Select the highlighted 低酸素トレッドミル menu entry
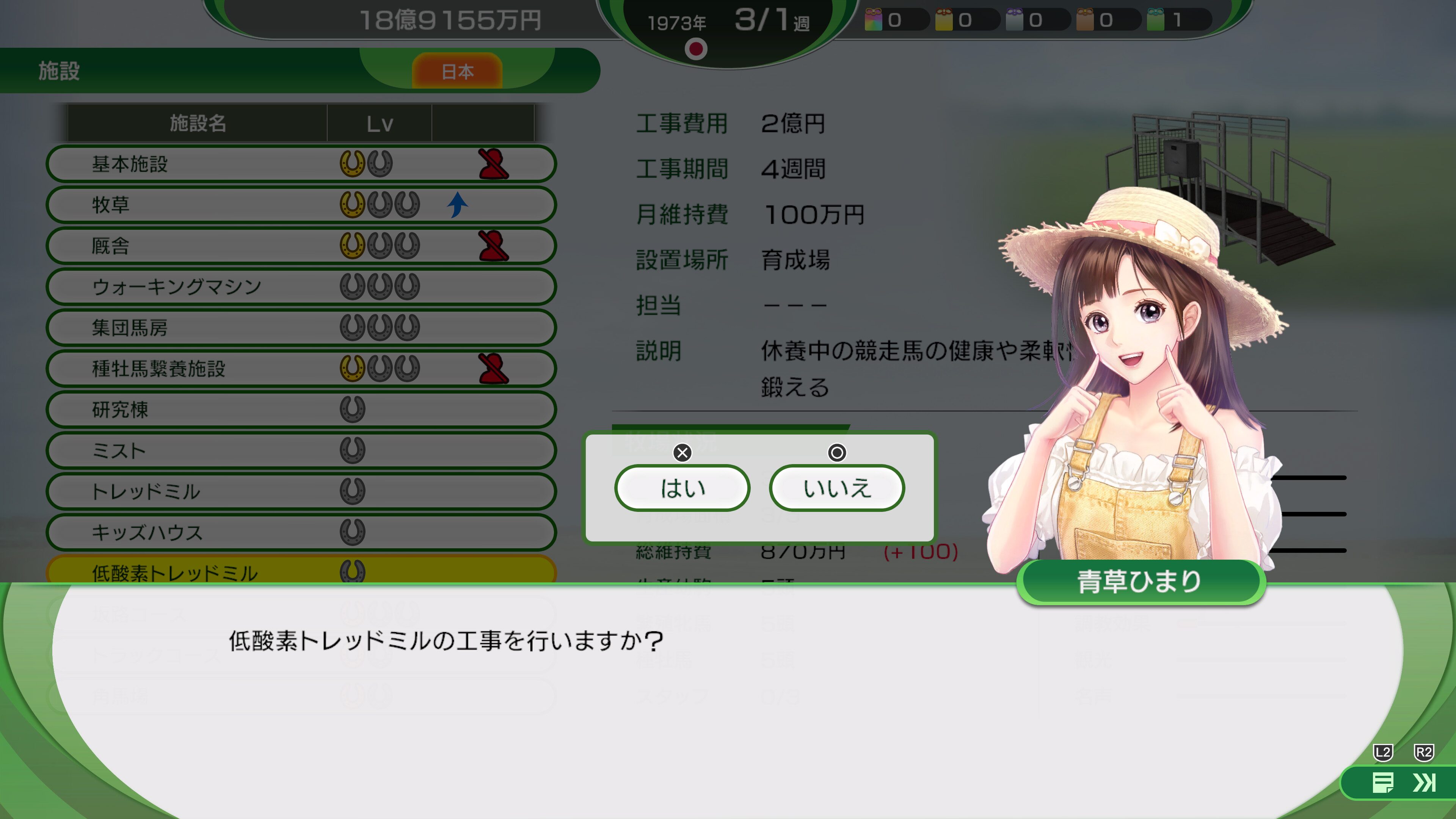 pos(300,572)
